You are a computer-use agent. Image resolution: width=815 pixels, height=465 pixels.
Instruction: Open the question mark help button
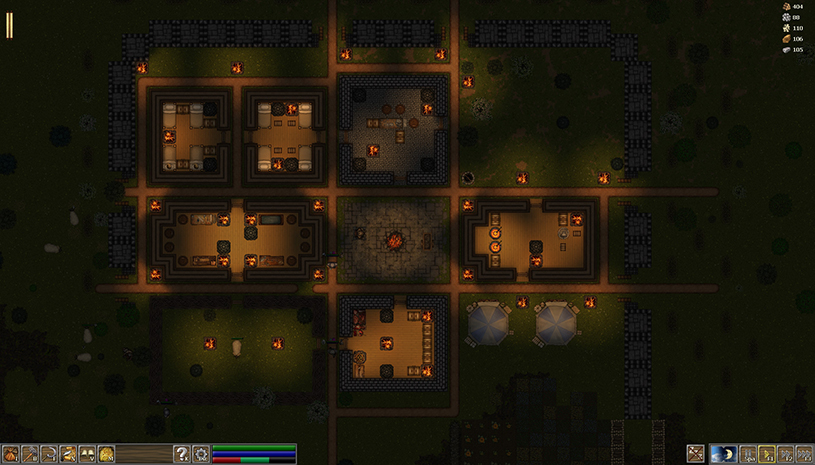click(182, 454)
